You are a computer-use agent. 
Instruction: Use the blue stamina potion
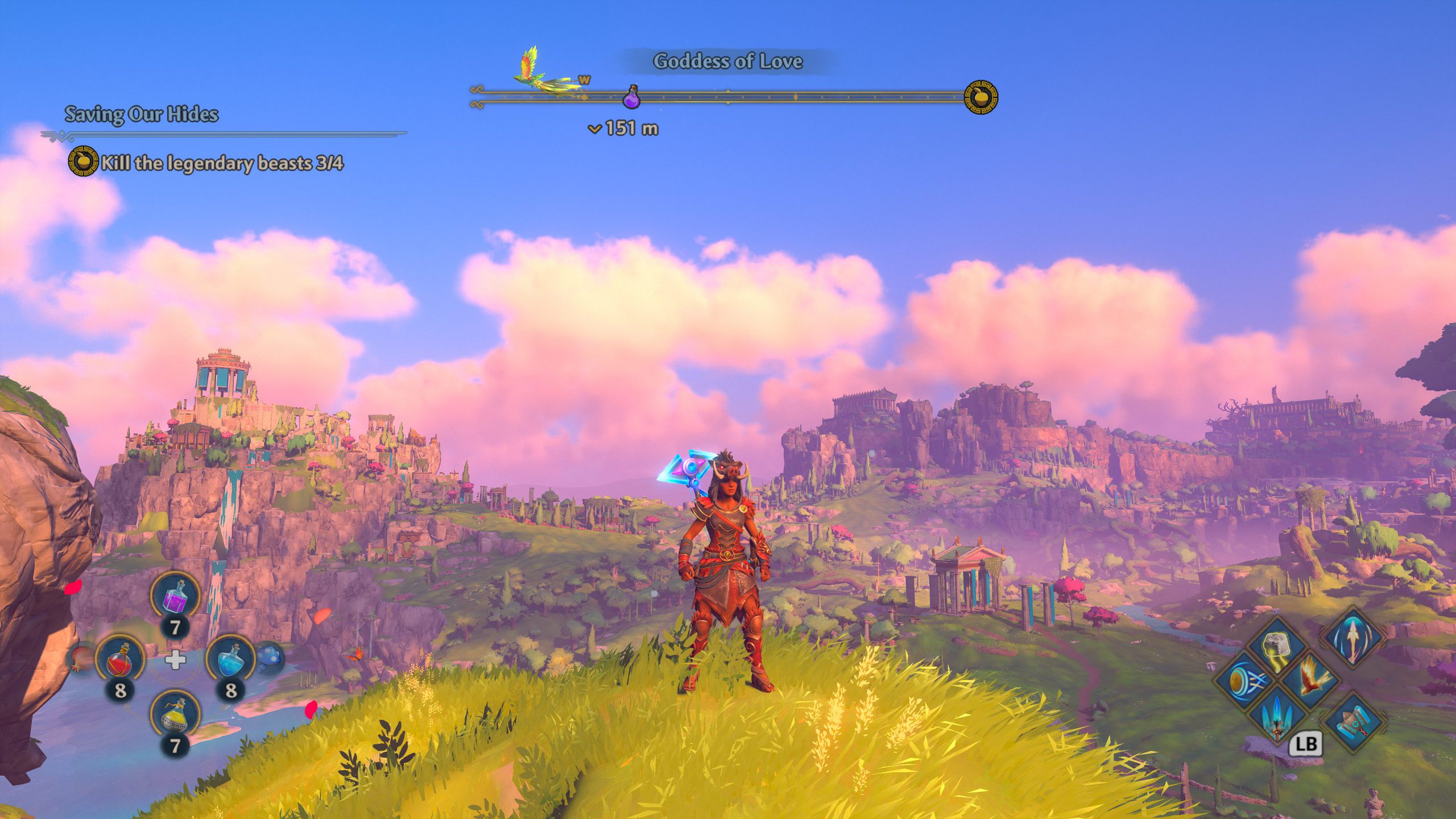point(230,660)
